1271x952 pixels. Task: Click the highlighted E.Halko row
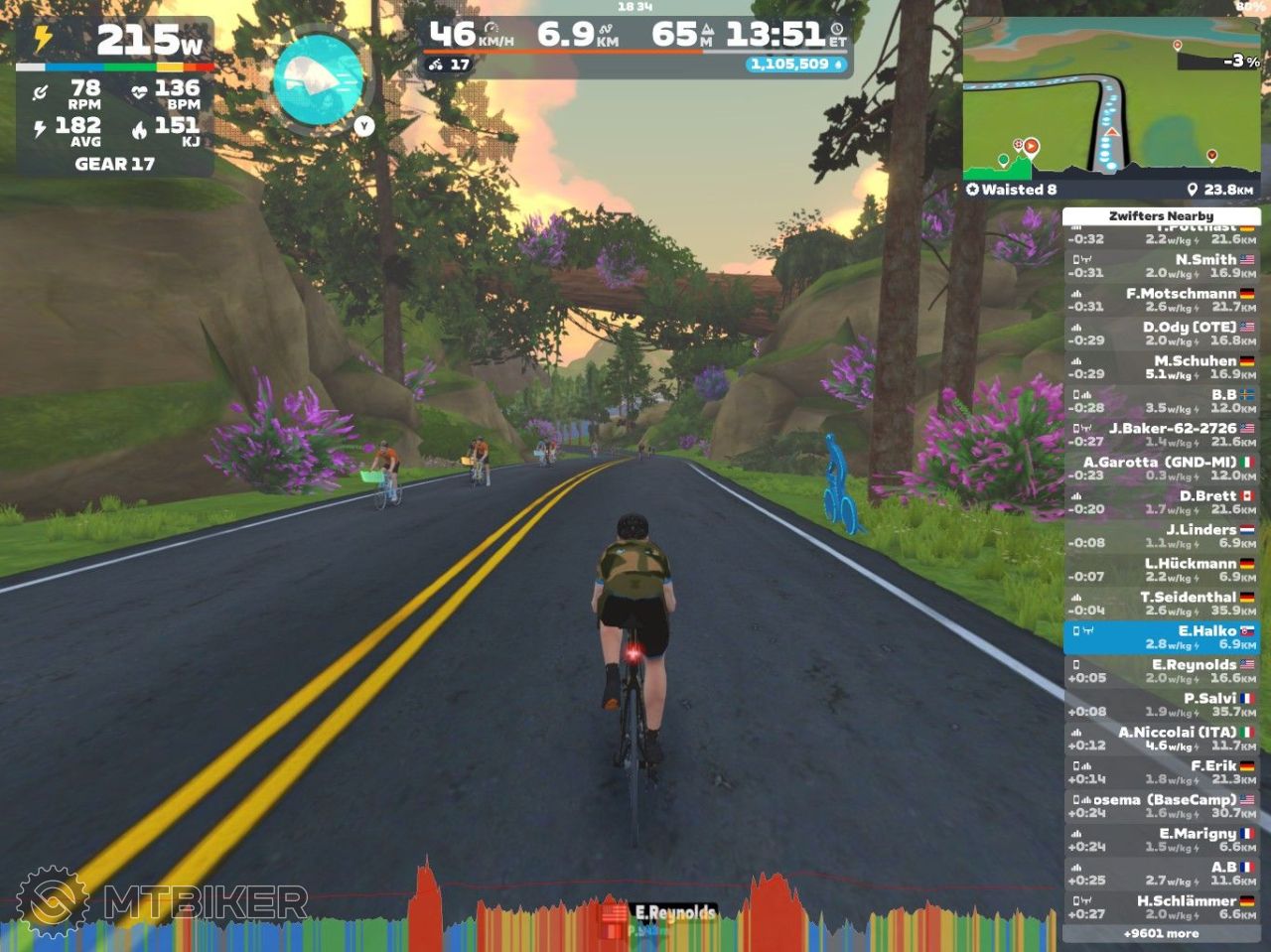tap(1161, 637)
